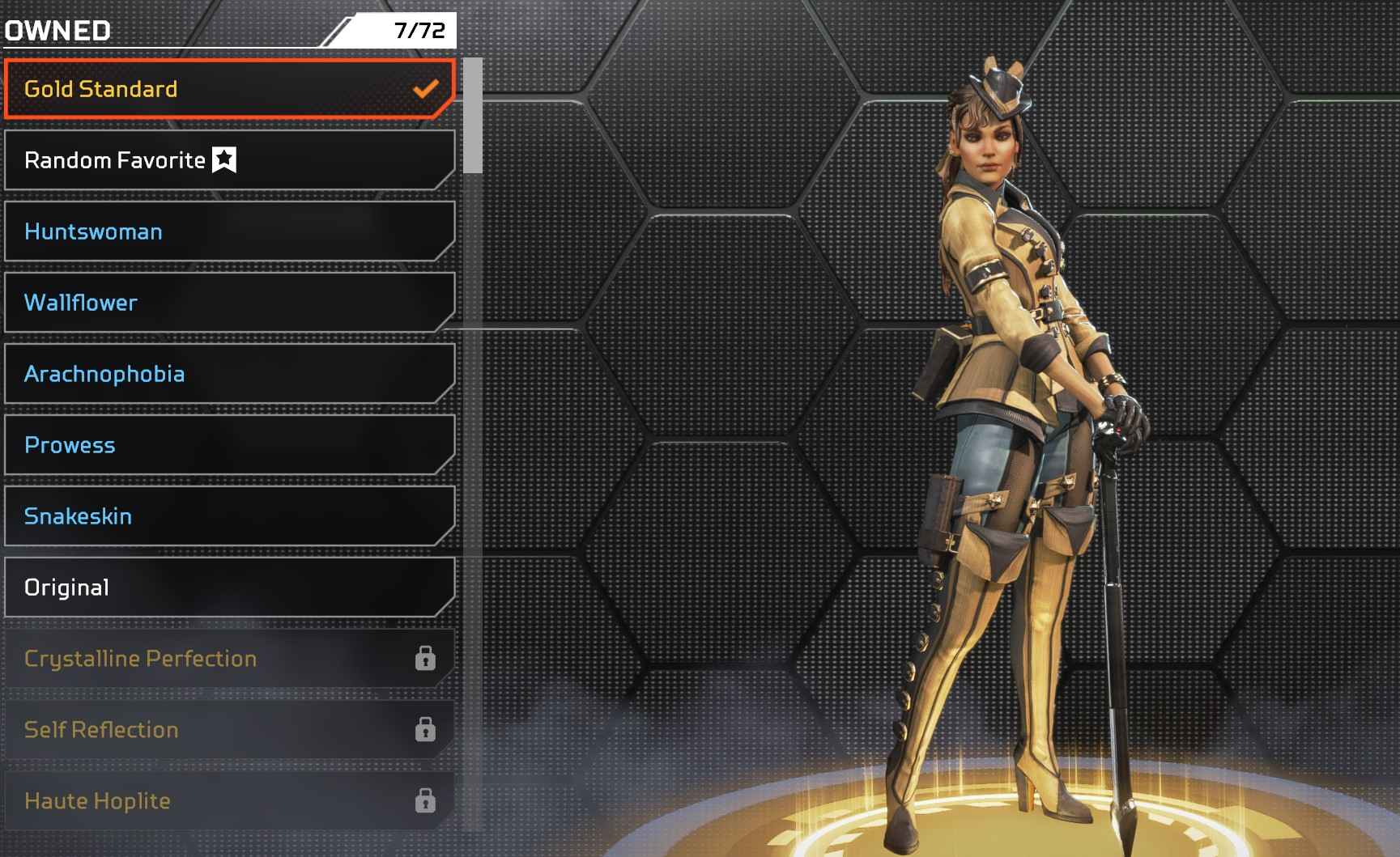The height and width of the screenshot is (857, 1400).
Task: Select the Gold Standard skin
Action: tap(229, 89)
